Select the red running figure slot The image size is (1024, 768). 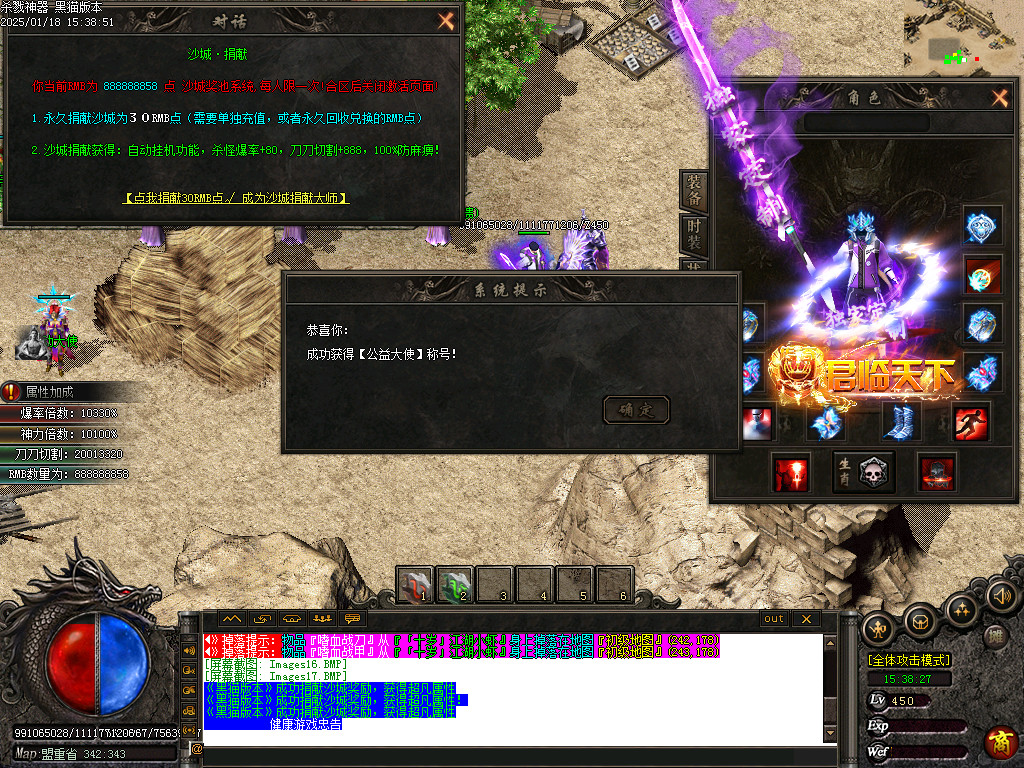pyautogui.click(x=971, y=422)
